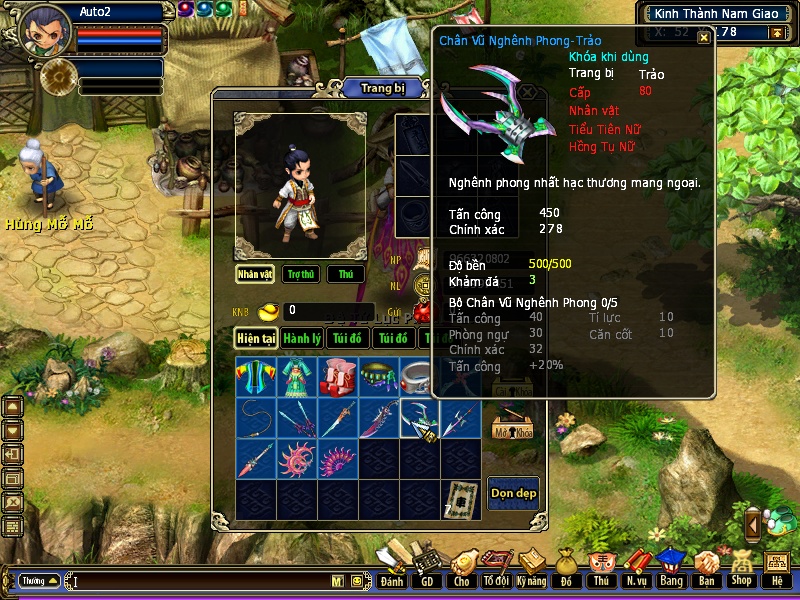The image size is (800, 600).
Task: Select the scroll item in inventory
Action: click(x=460, y=499)
